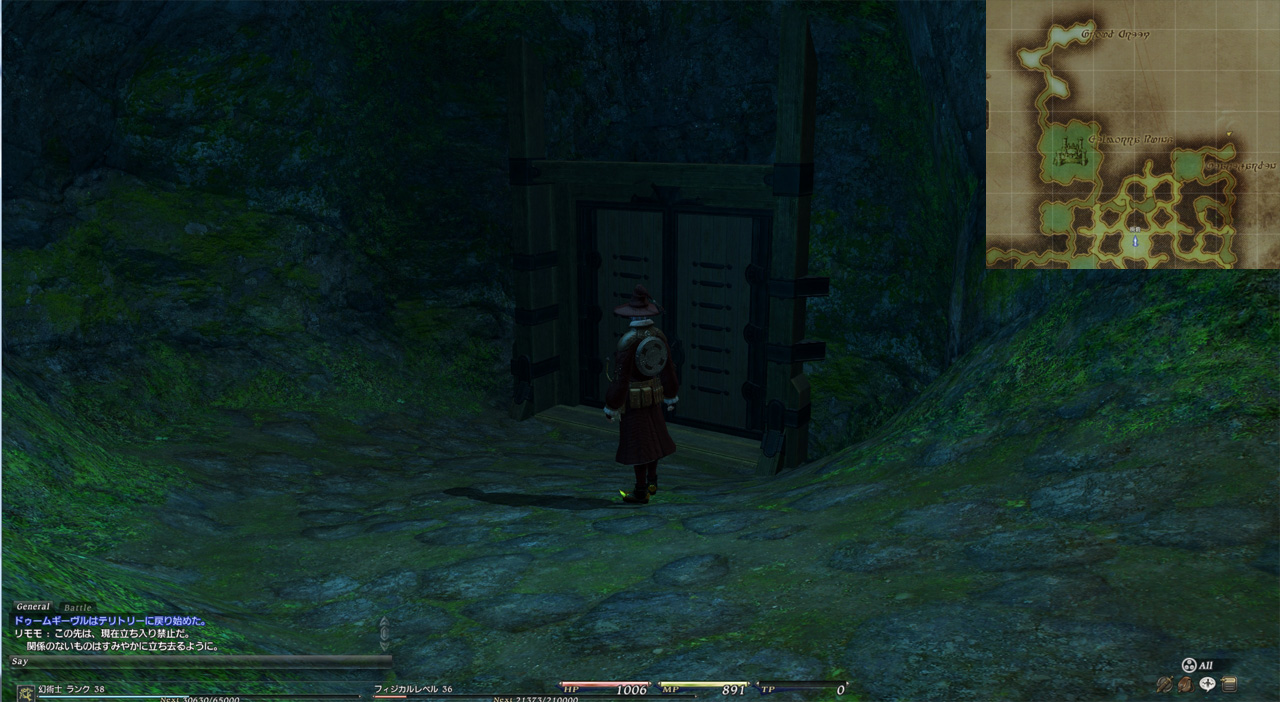Click the speech bubble icon
The image size is (1280, 702).
click(1208, 685)
